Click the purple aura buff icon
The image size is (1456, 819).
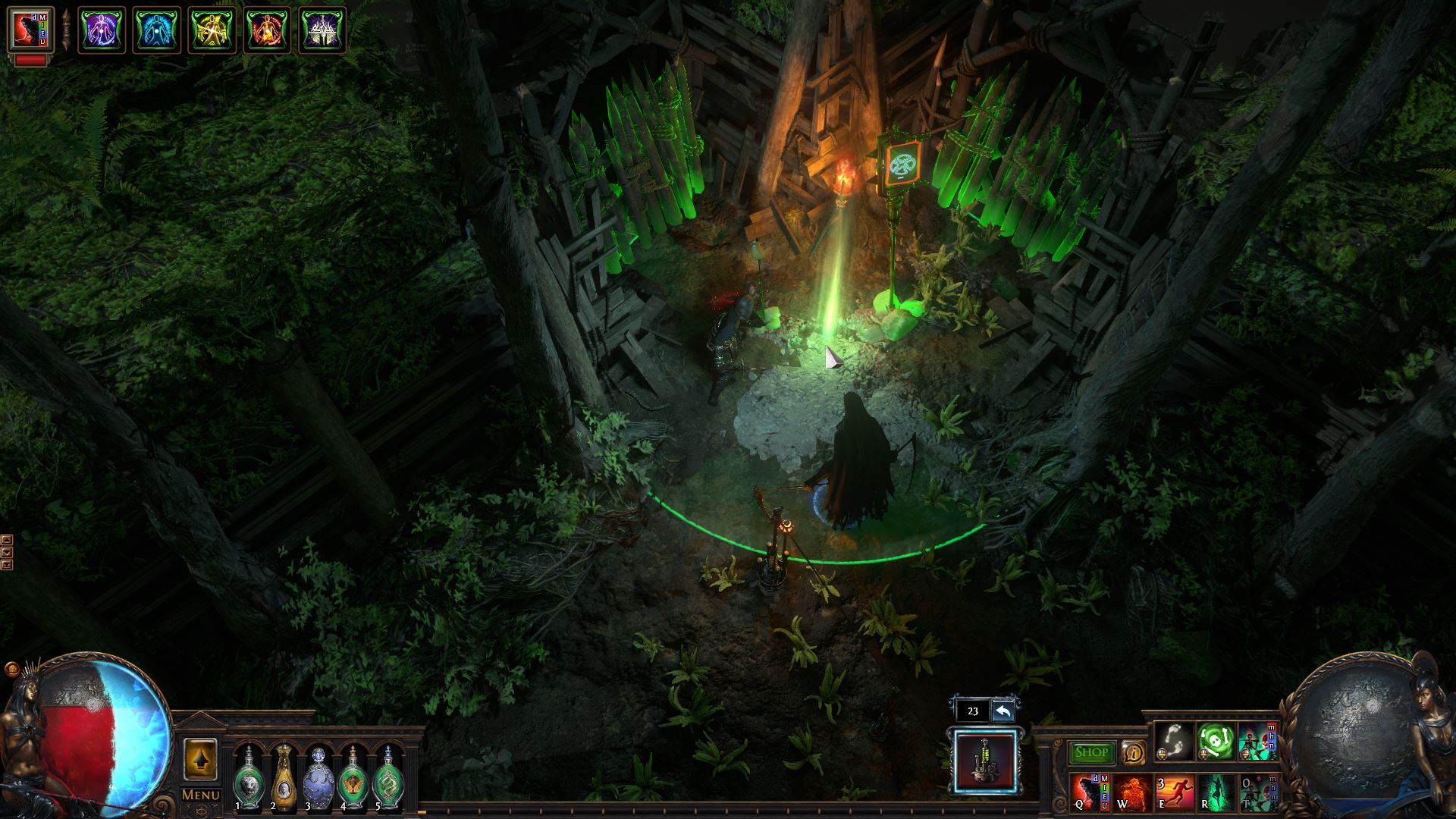[102, 30]
